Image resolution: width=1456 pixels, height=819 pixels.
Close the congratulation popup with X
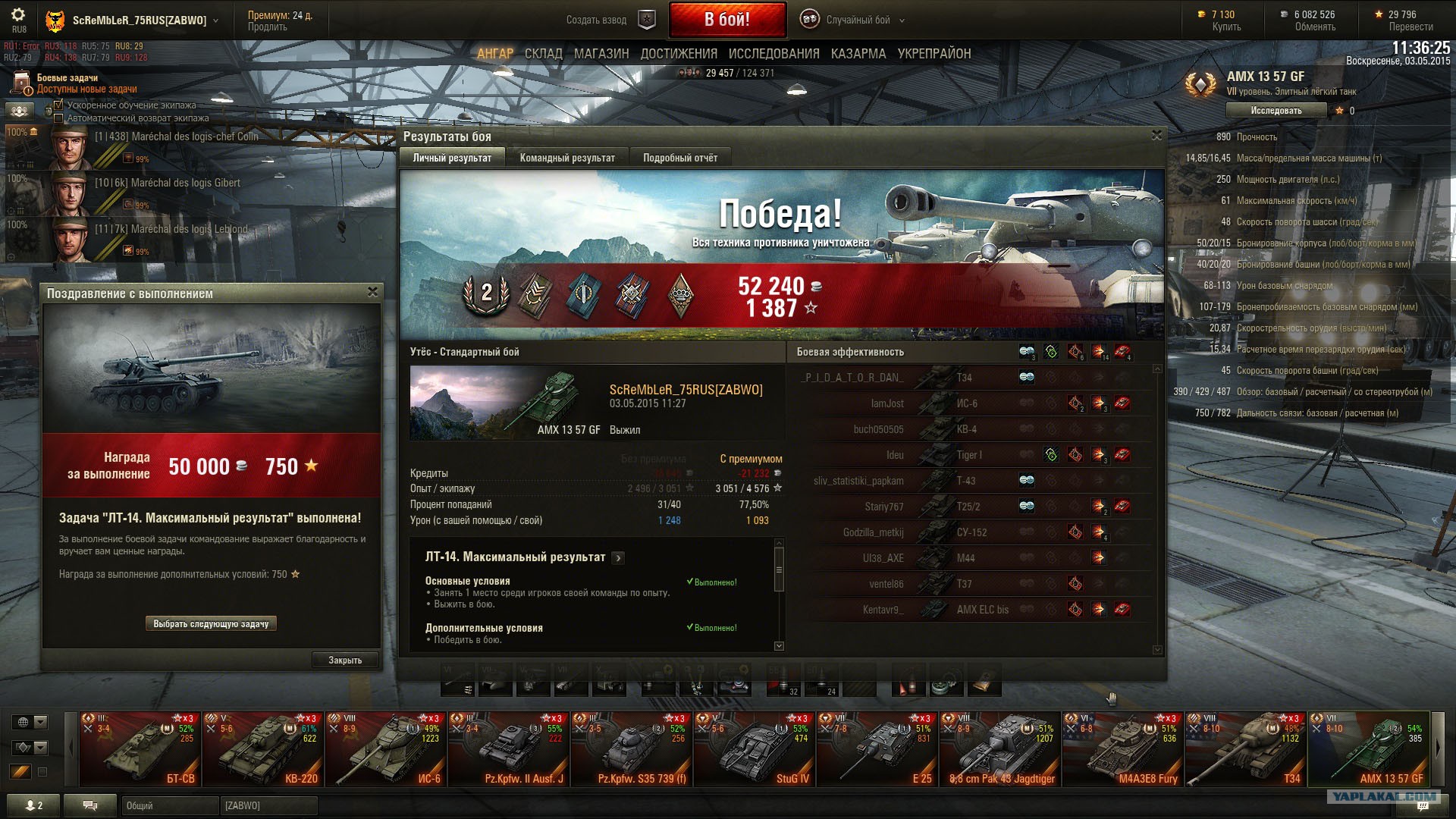(x=372, y=292)
